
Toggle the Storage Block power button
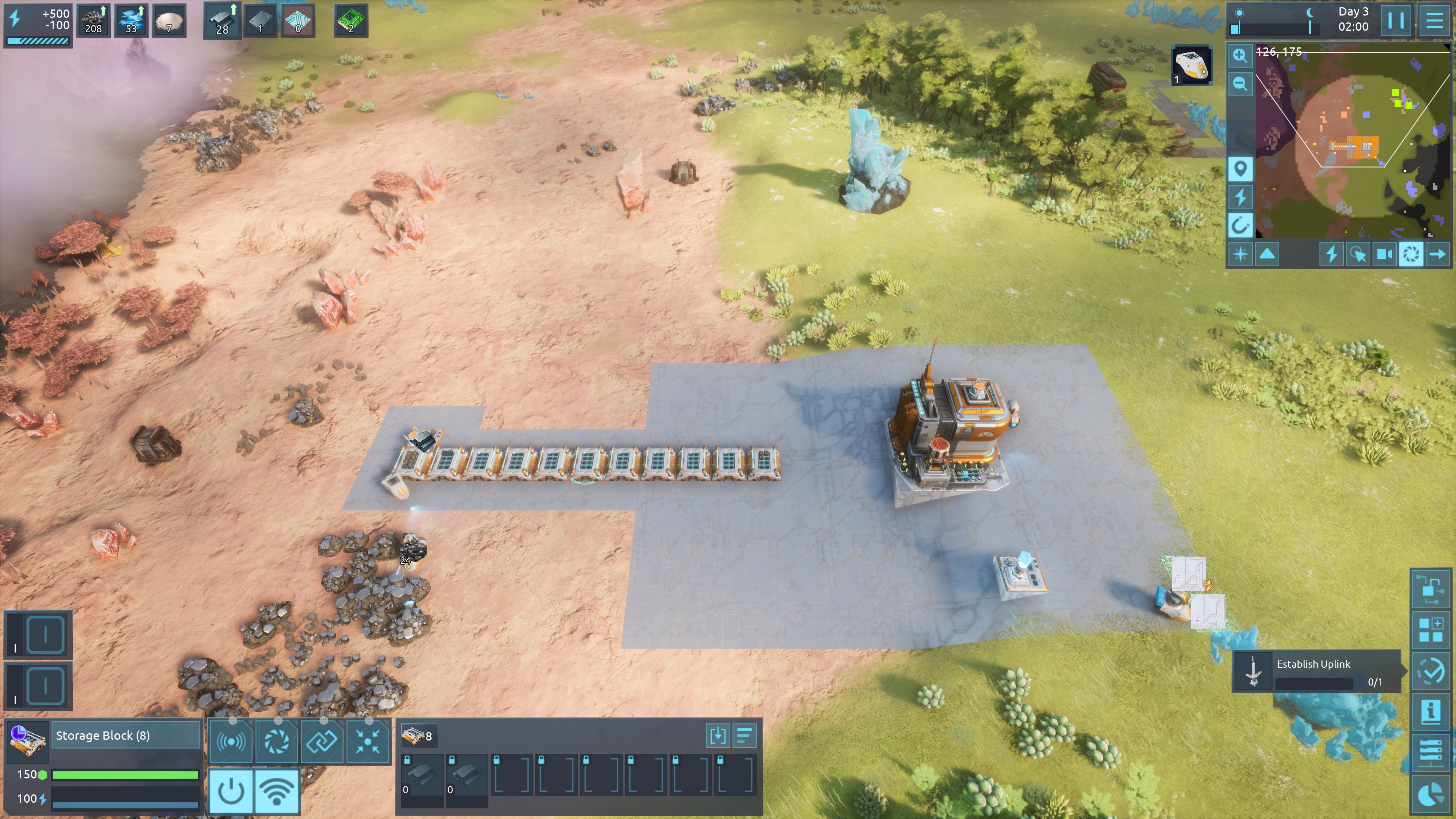[x=231, y=791]
